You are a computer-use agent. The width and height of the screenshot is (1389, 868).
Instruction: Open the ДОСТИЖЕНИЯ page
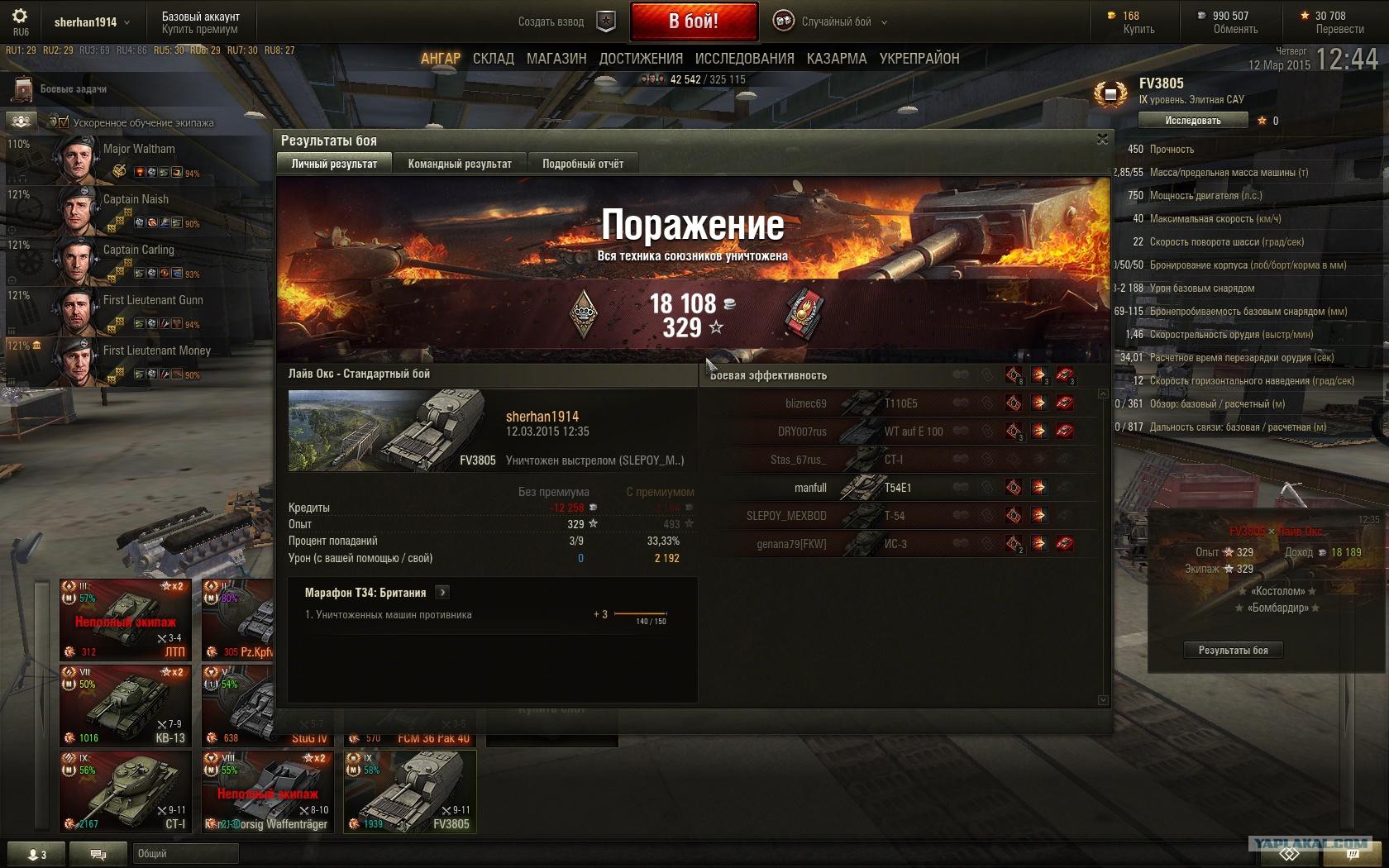coord(641,59)
